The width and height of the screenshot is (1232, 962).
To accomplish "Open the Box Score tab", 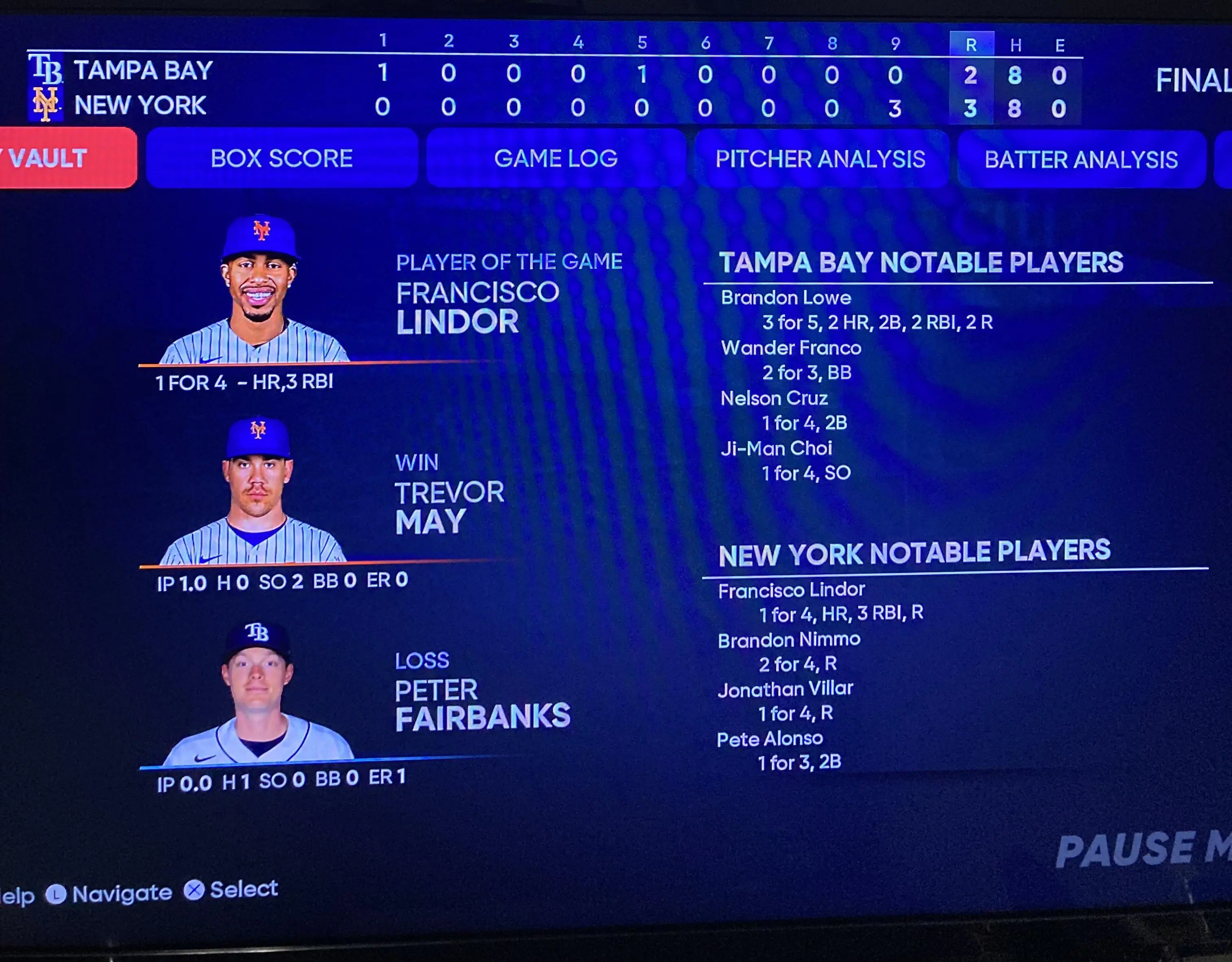I will point(282,158).
